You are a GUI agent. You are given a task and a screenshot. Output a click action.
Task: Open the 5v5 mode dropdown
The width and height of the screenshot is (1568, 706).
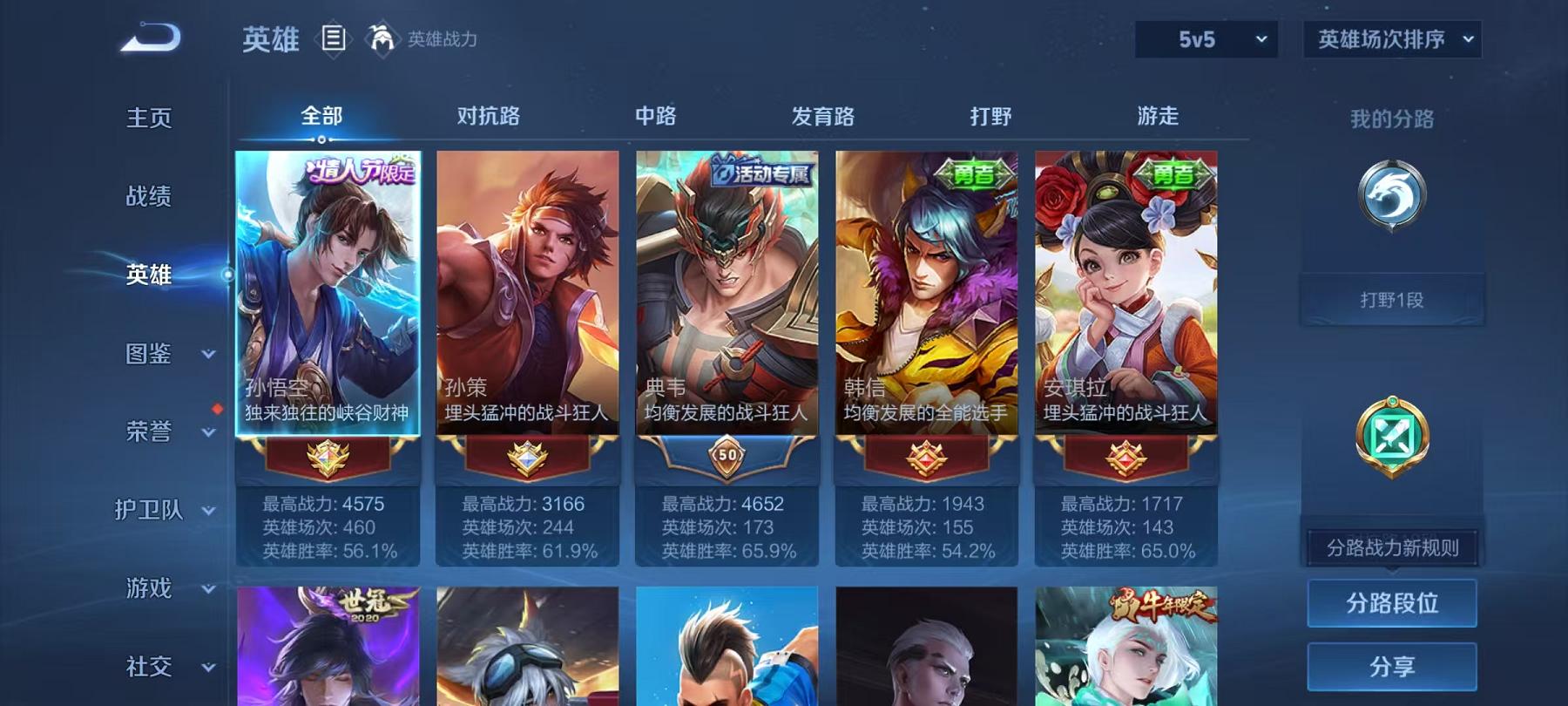(1206, 38)
